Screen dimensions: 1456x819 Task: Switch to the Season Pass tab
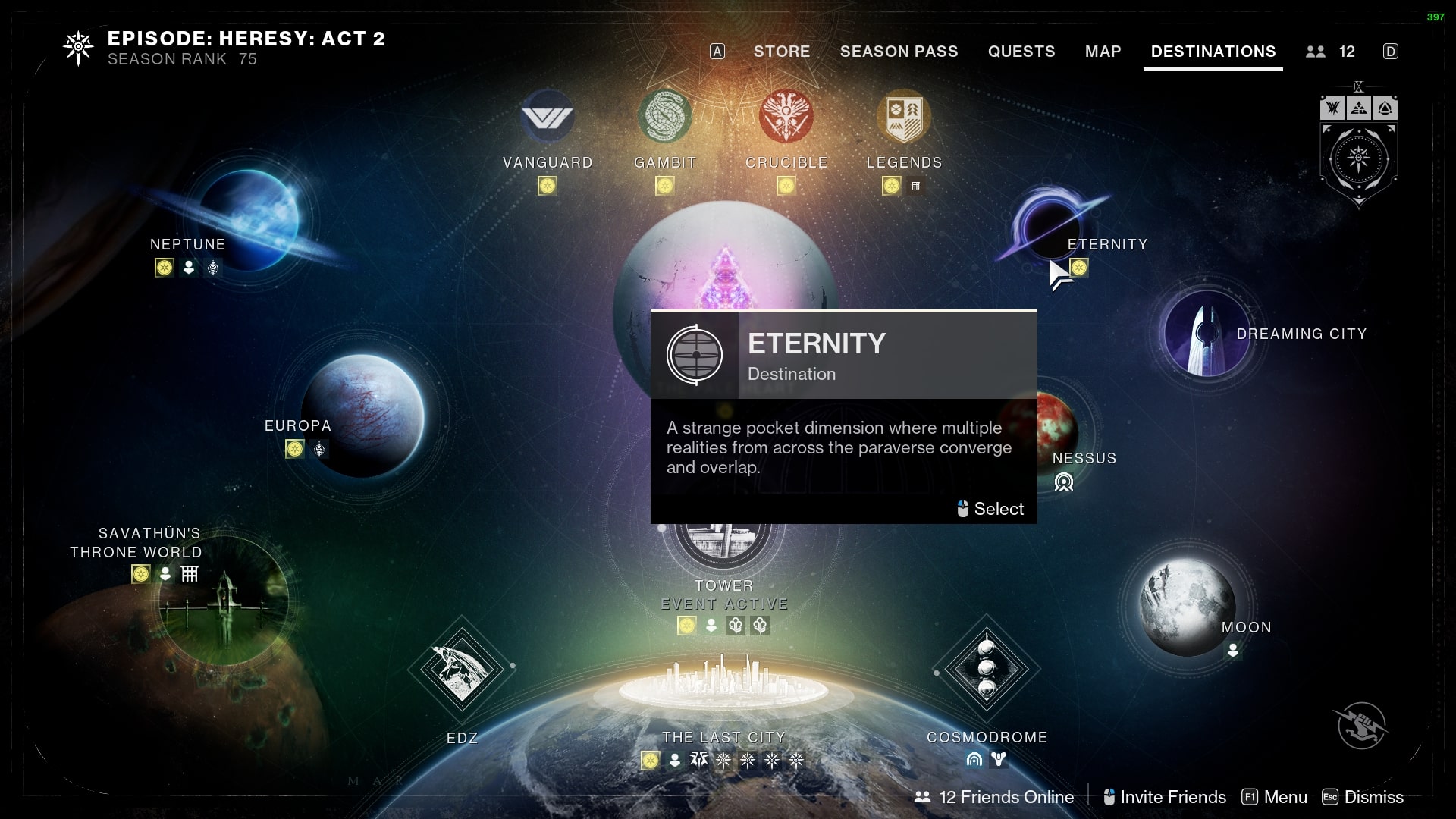tap(899, 52)
